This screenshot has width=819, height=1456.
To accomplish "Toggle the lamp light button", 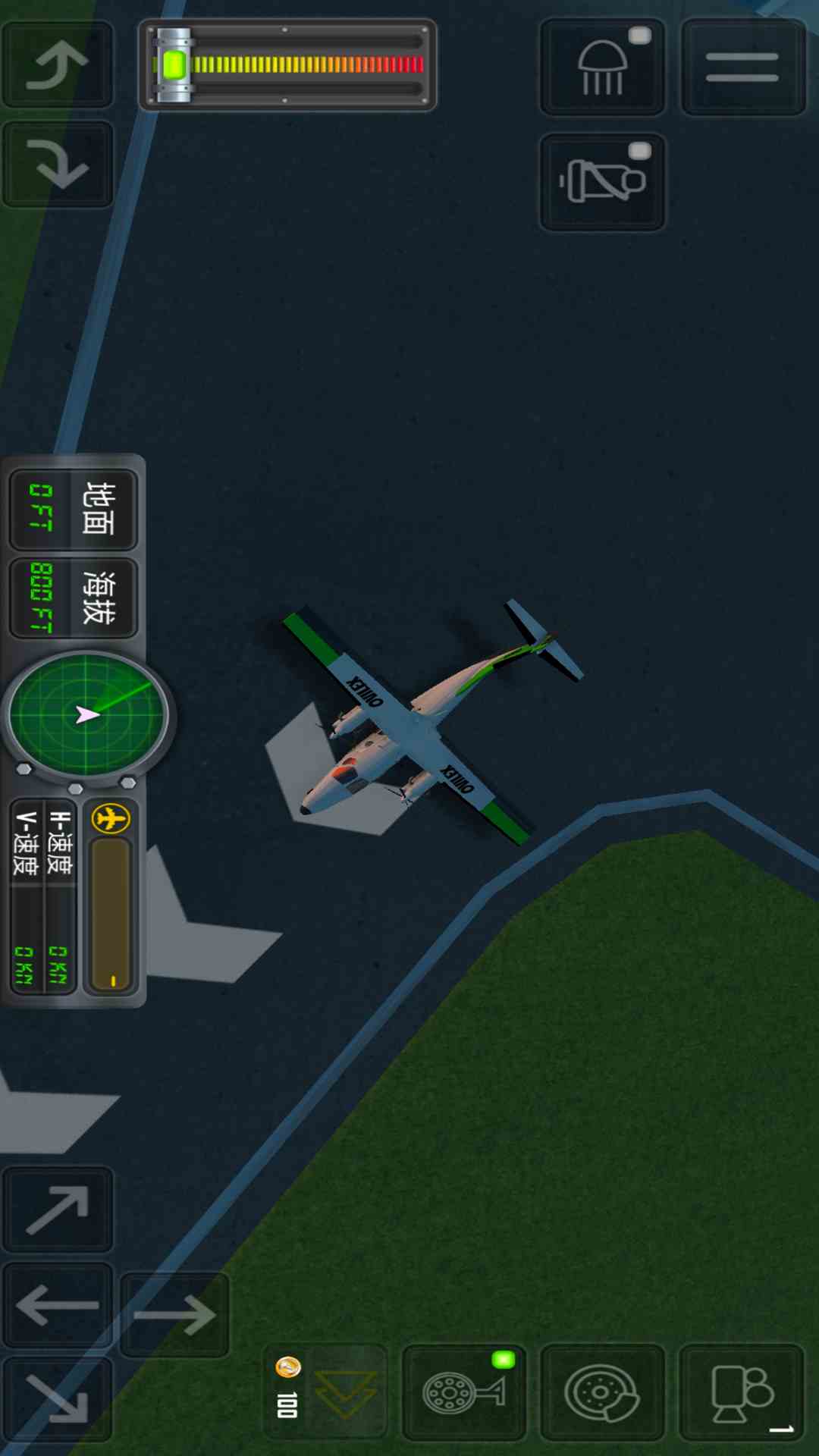I will [x=603, y=67].
